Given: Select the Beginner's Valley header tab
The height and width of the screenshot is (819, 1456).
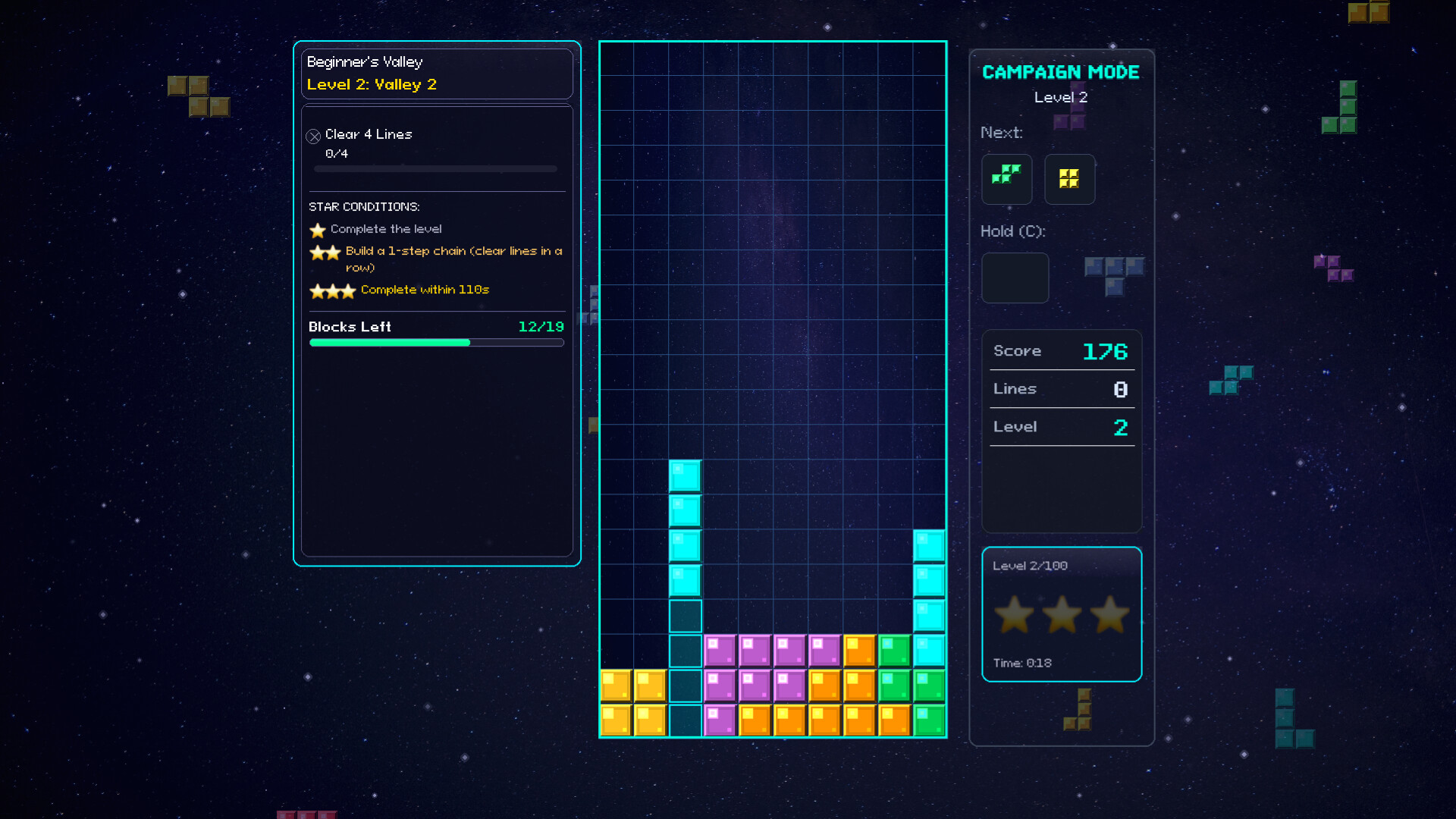Looking at the screenshot, I should click(365, 62).
